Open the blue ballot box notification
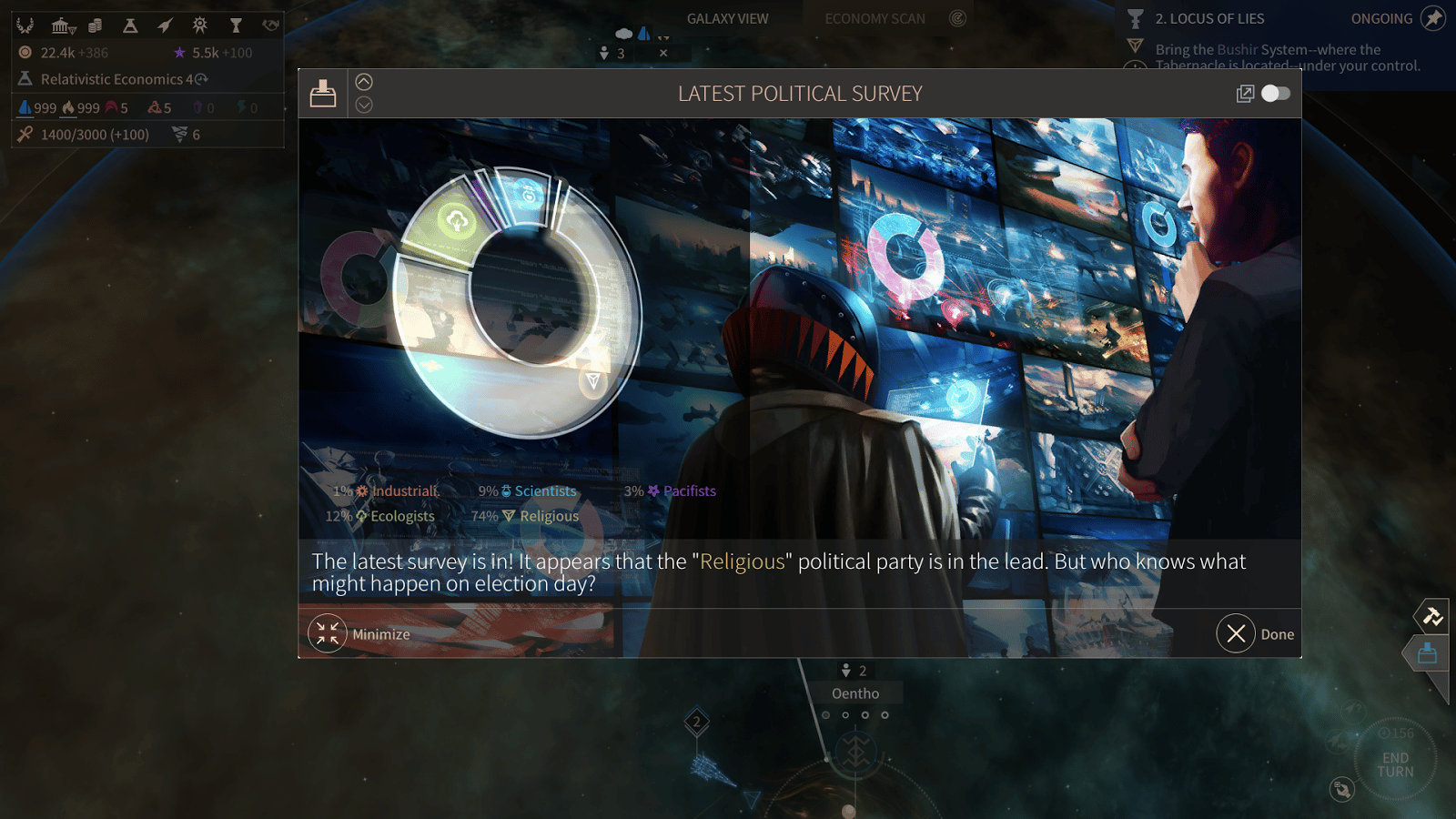The height and width of the screenshot is (819, 1456). 1427,653
